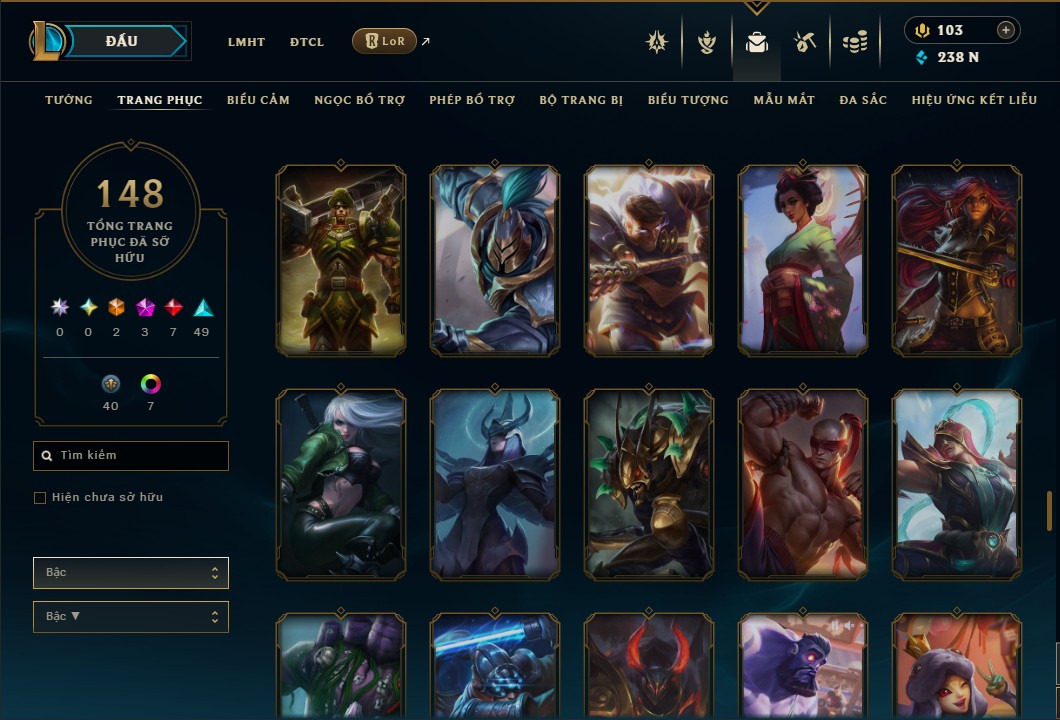Screen dimensions: 1060x720
Task: Select the kimono woman with fan skin card
Action: tap(803, 260)
